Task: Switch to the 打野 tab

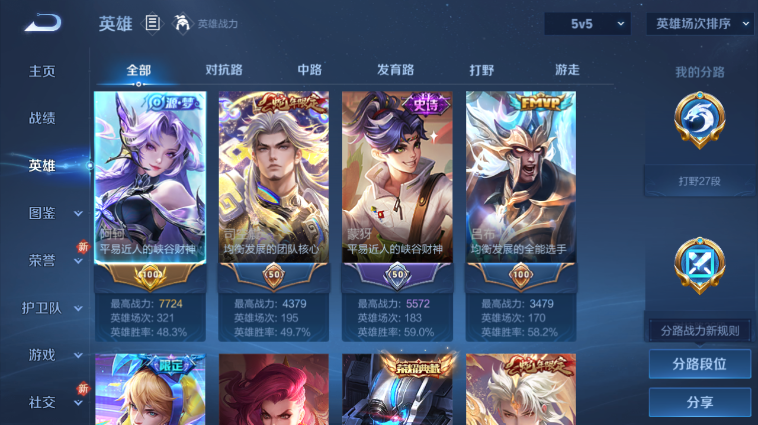Action: [x=482, y=70]
